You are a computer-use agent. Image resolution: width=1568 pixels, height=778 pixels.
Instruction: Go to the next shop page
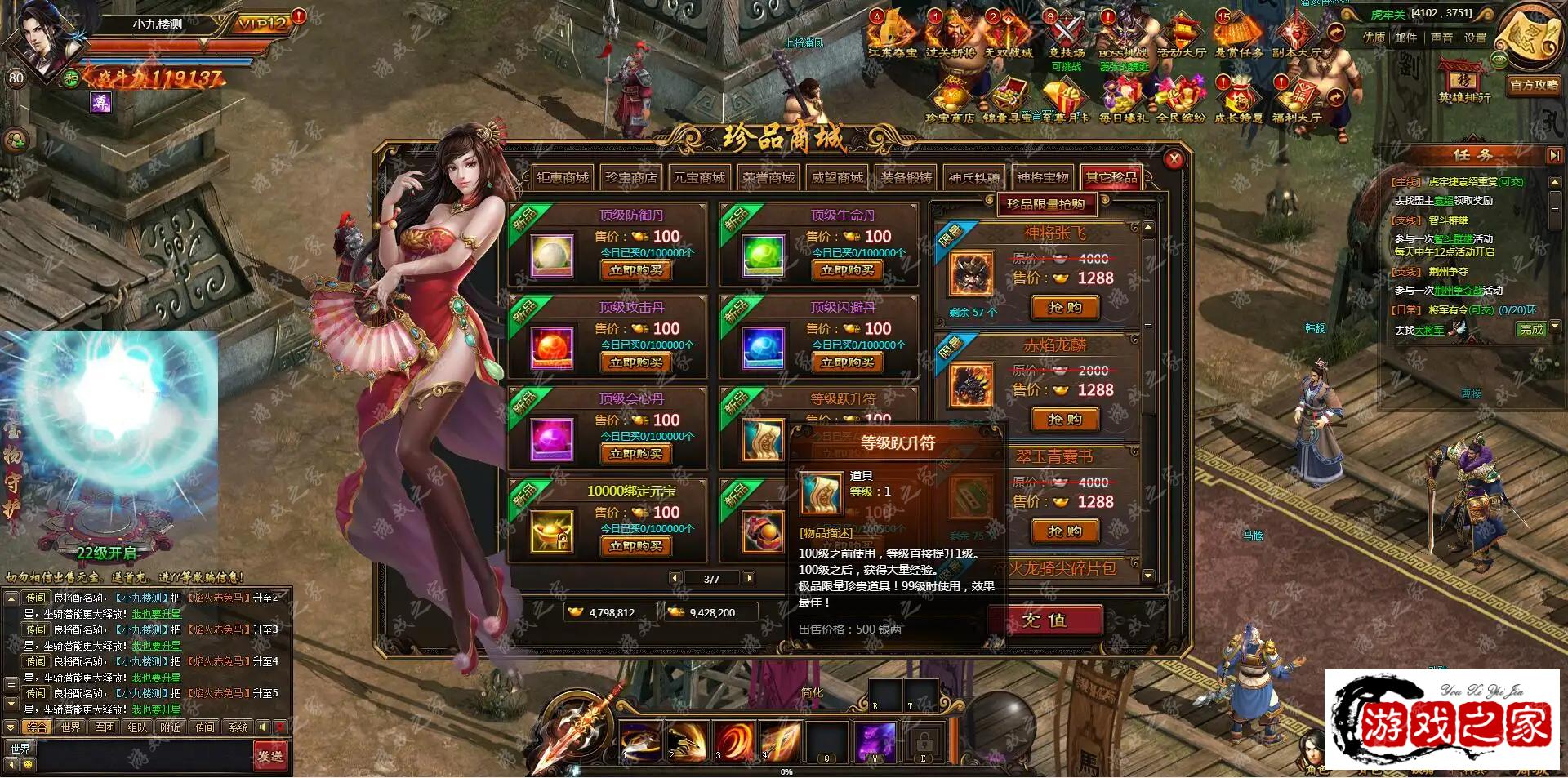click(749, 578)
